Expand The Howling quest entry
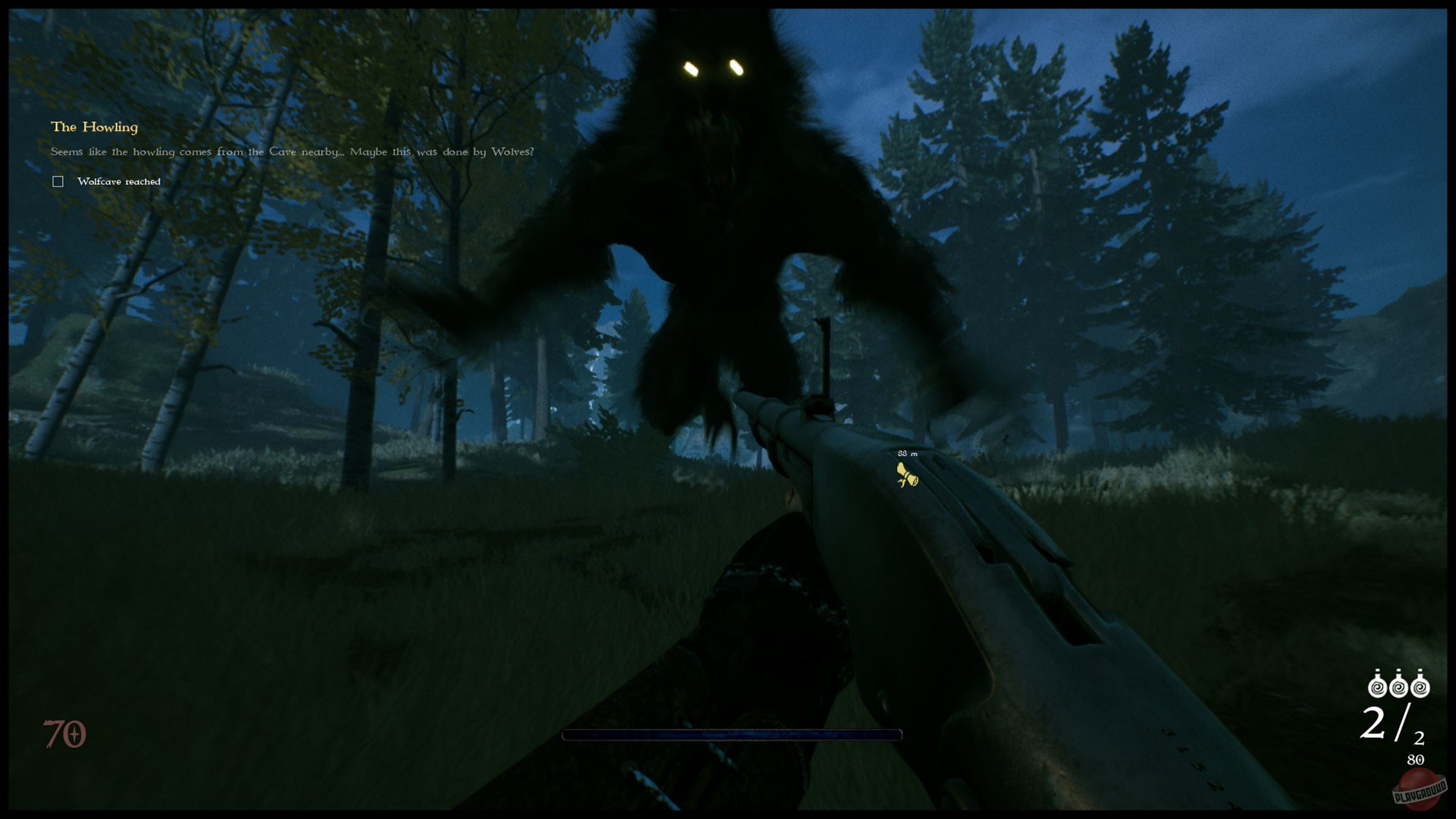Screen dimensions: 1456x819 (94, 127)
